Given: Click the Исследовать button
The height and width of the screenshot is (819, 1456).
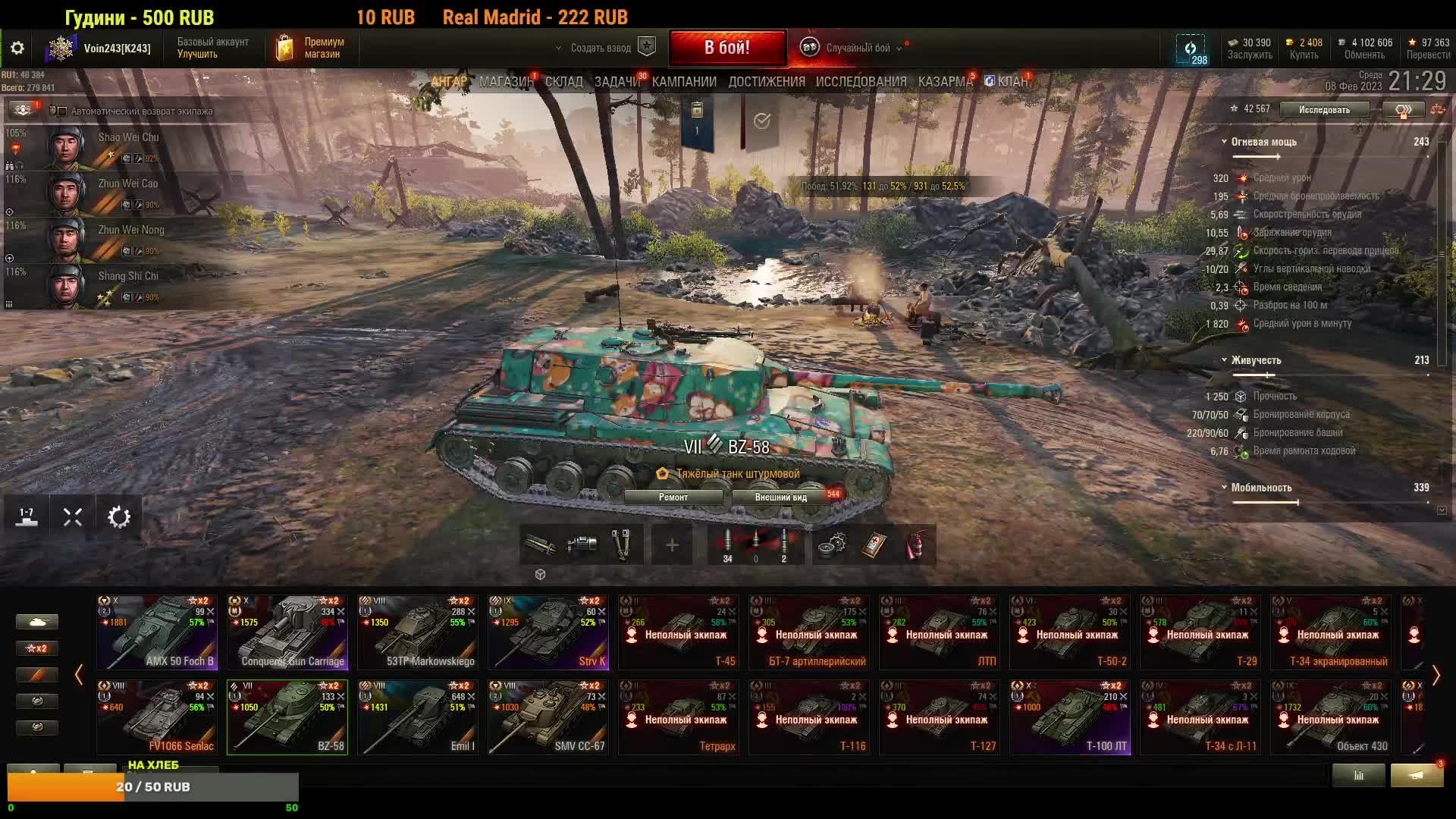Looking at the screenshot, I should (x=1324, y=110).
